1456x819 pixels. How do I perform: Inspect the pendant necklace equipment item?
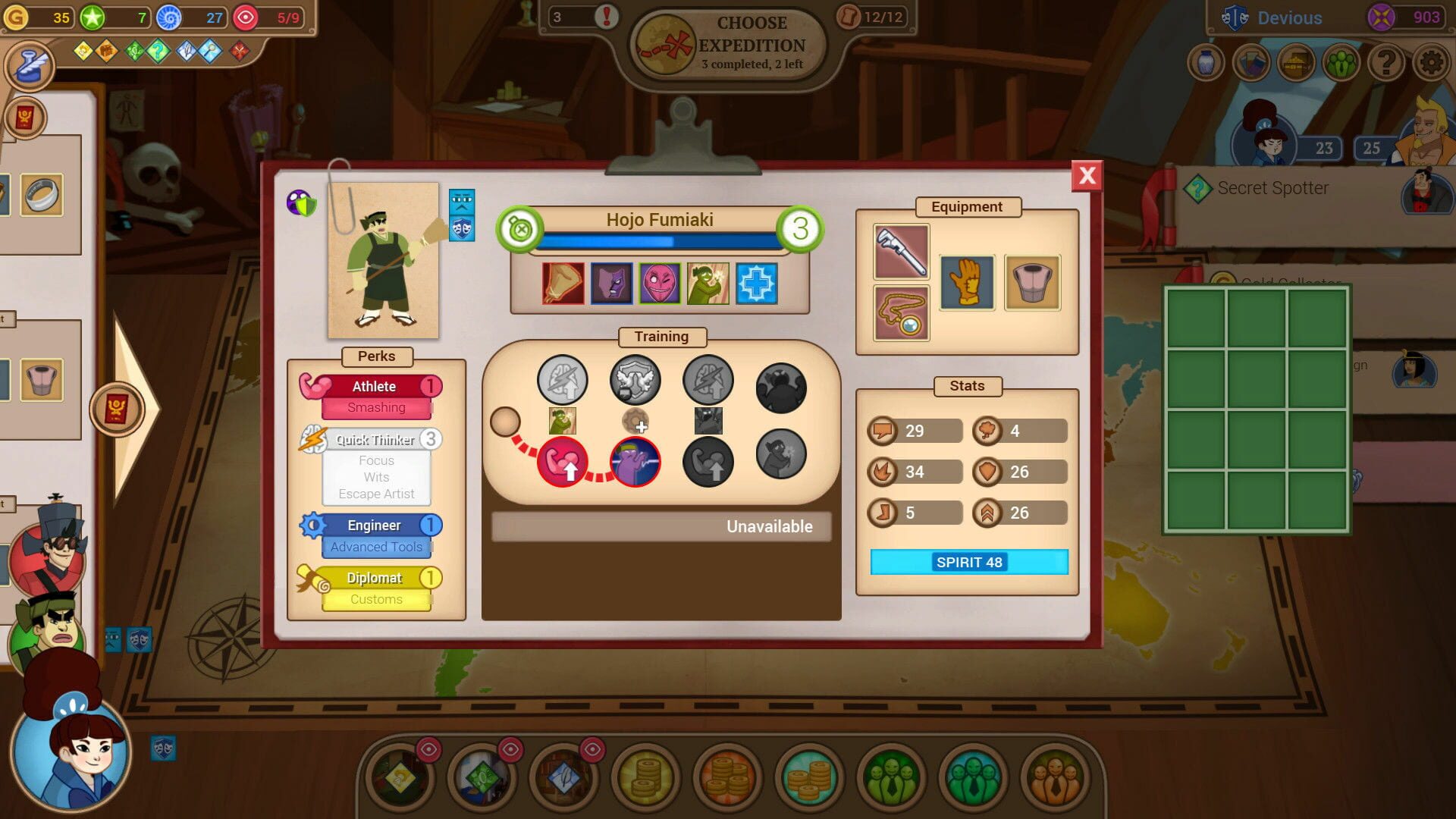[902, 313]
